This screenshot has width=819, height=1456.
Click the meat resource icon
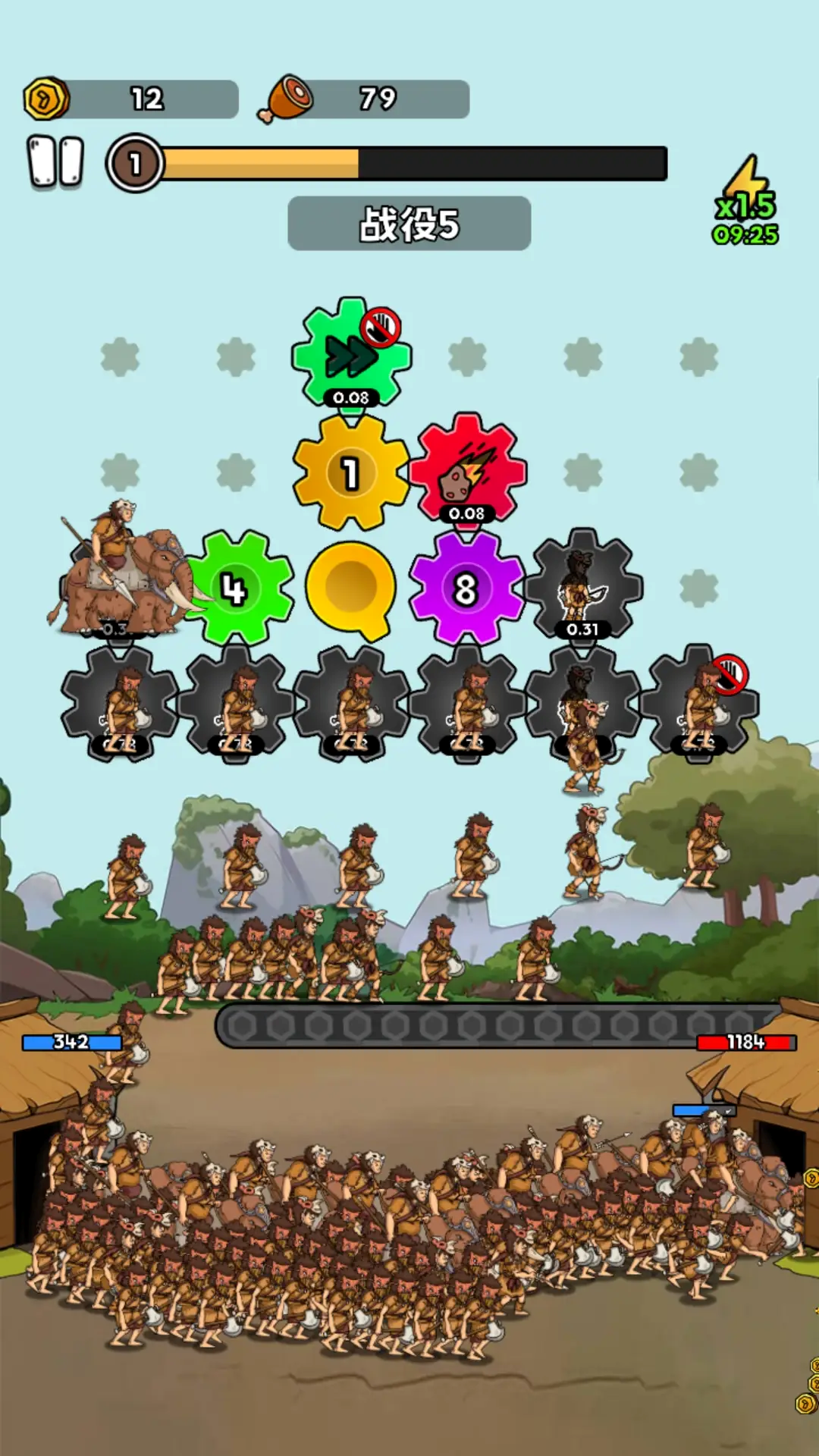[286, 99]
